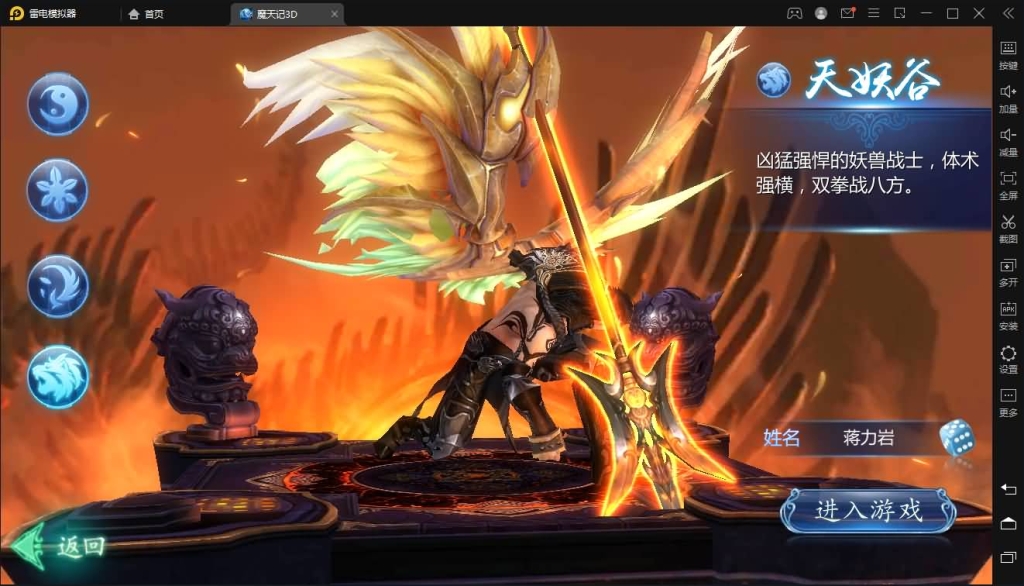Screen dimensions: 1024x586
Task: Select the yin-yang class icon
Action: point(58,104)
